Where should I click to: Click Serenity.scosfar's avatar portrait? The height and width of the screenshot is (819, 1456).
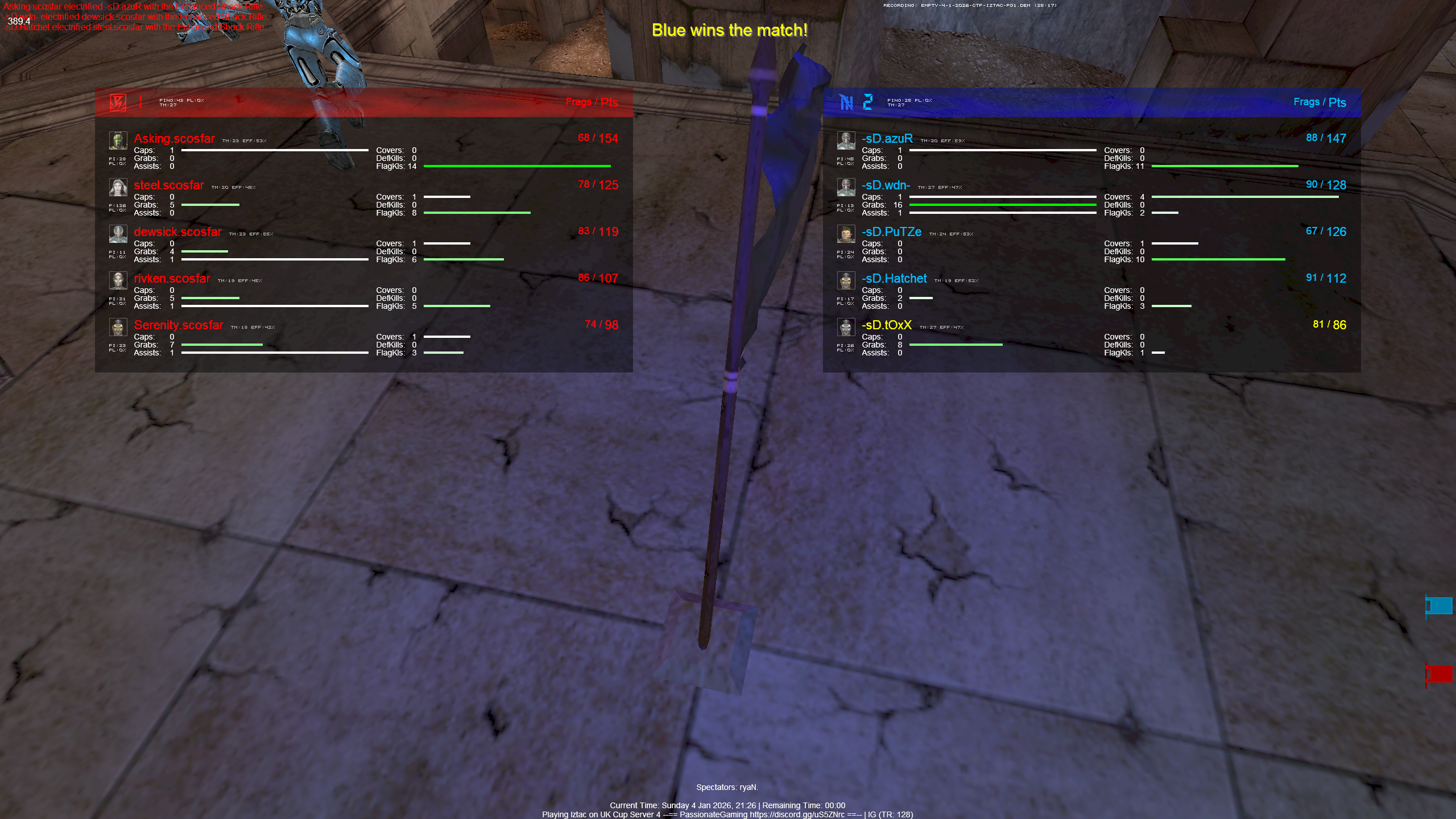click(x=118, y=328)
